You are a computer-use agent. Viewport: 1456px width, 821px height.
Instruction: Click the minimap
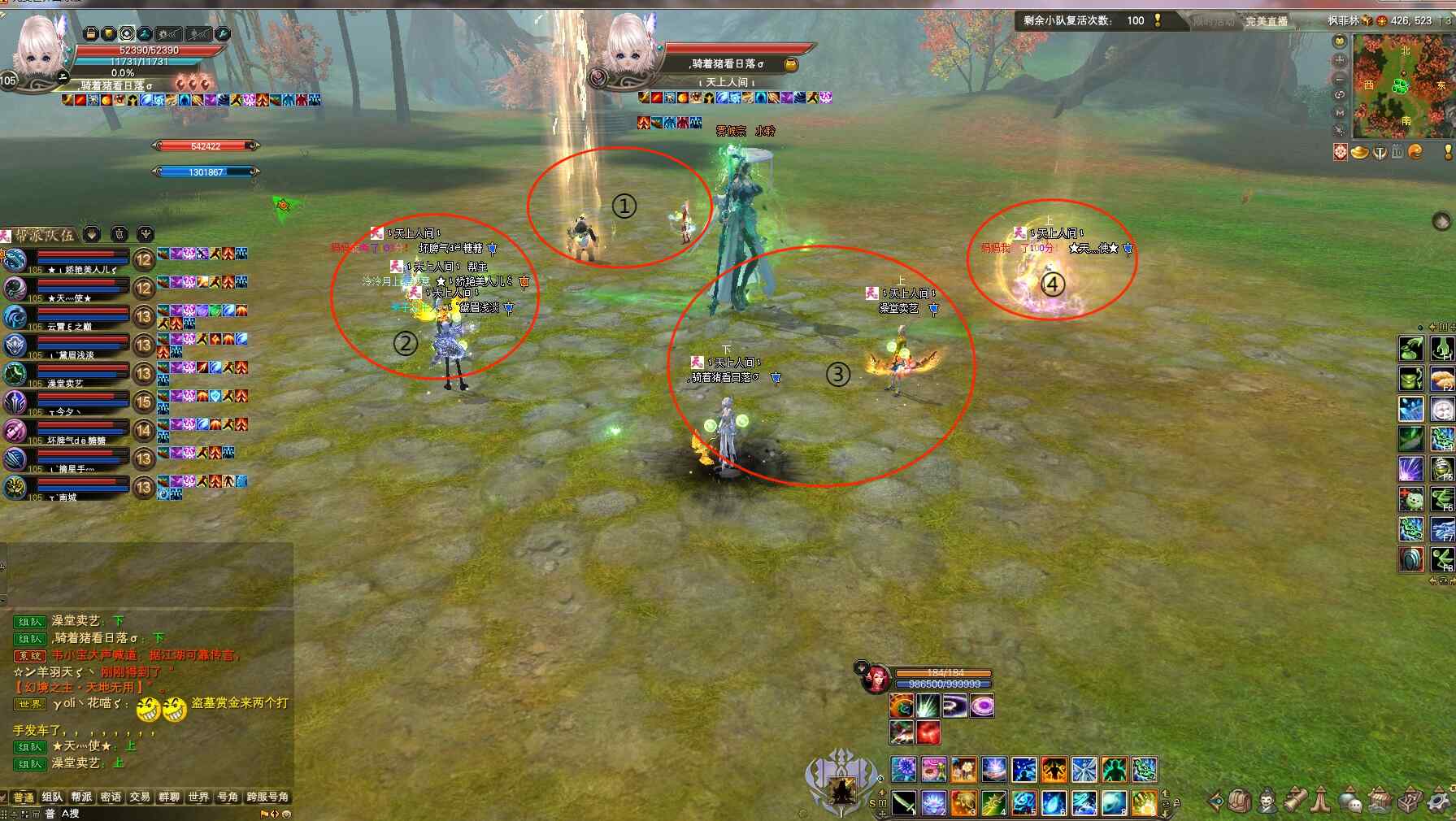(1403, 85)
